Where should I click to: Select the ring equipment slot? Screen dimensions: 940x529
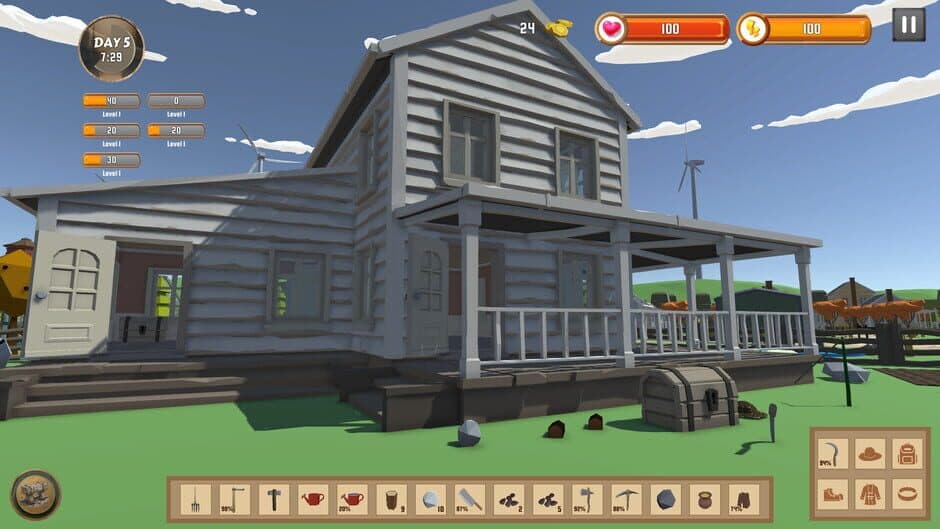[x=908, y=493]
